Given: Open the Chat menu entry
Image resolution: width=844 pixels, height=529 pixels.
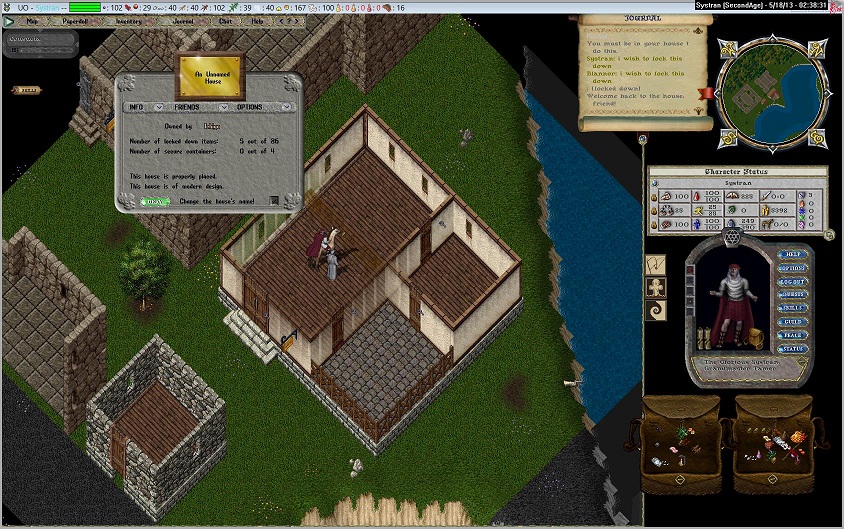Looking at the screenshot, I should pos(225,20).
